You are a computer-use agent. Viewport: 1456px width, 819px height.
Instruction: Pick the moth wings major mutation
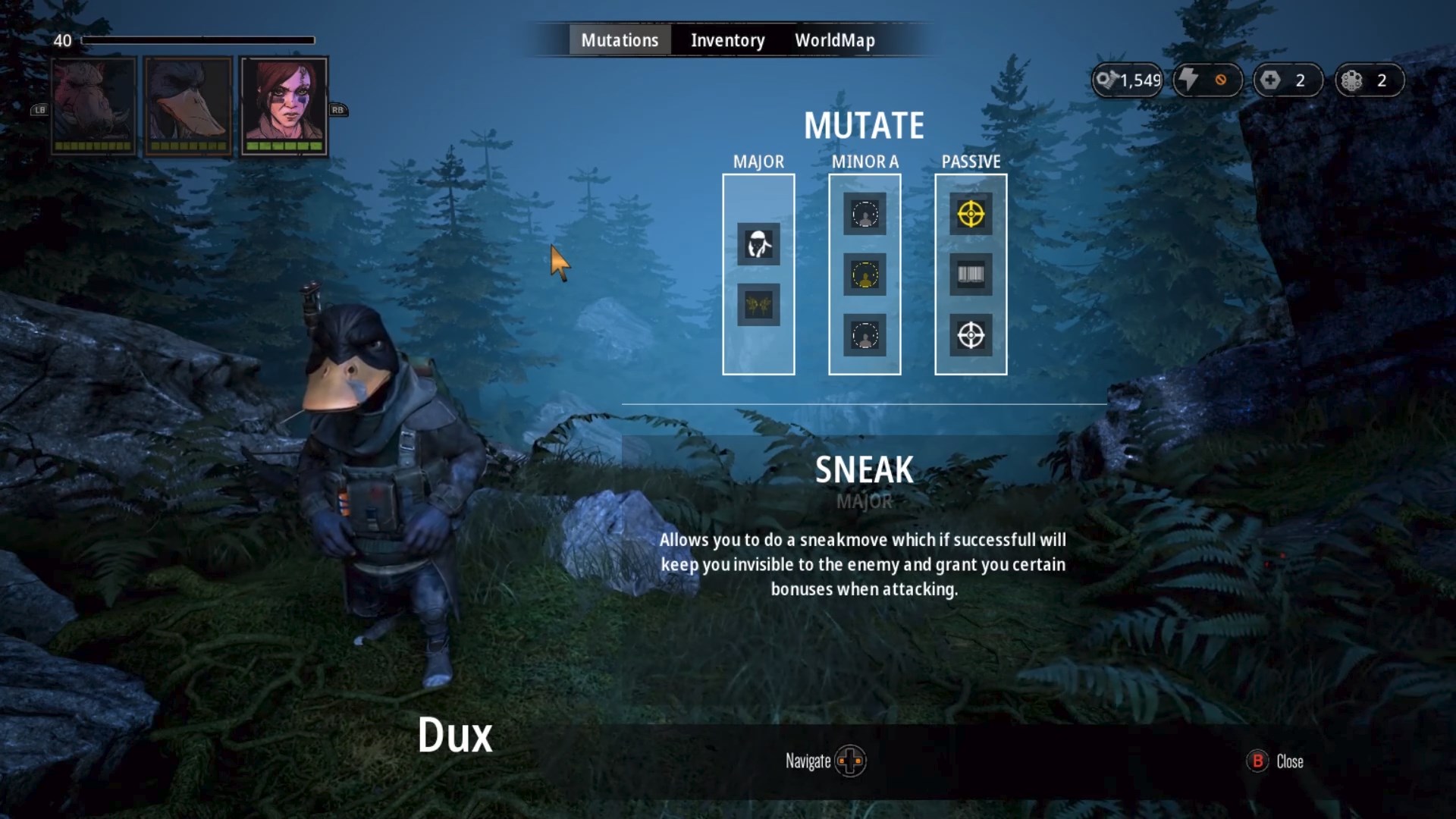tap(758, 305)
